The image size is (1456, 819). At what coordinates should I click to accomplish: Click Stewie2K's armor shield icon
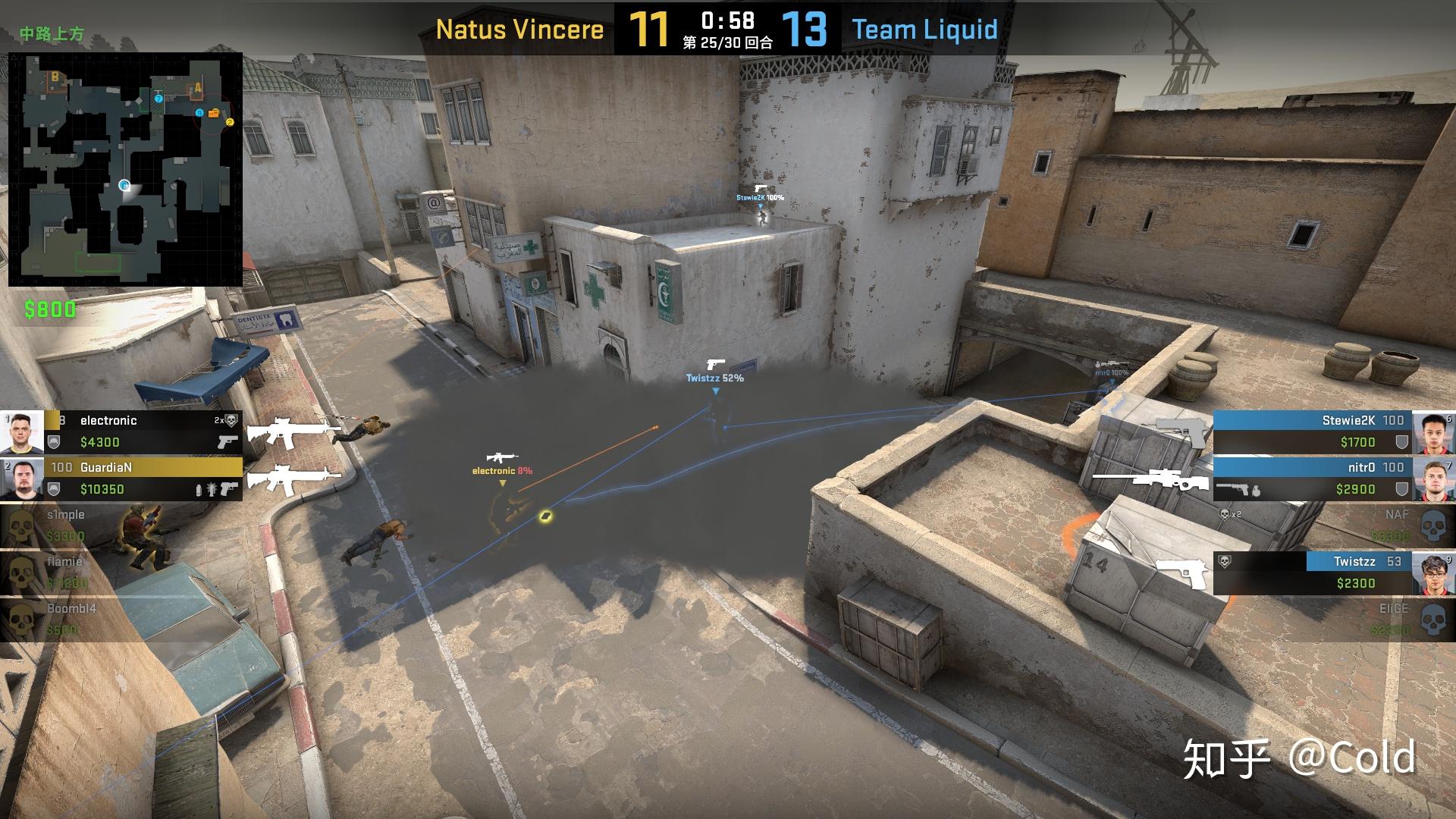click(x=1401, y=441)
